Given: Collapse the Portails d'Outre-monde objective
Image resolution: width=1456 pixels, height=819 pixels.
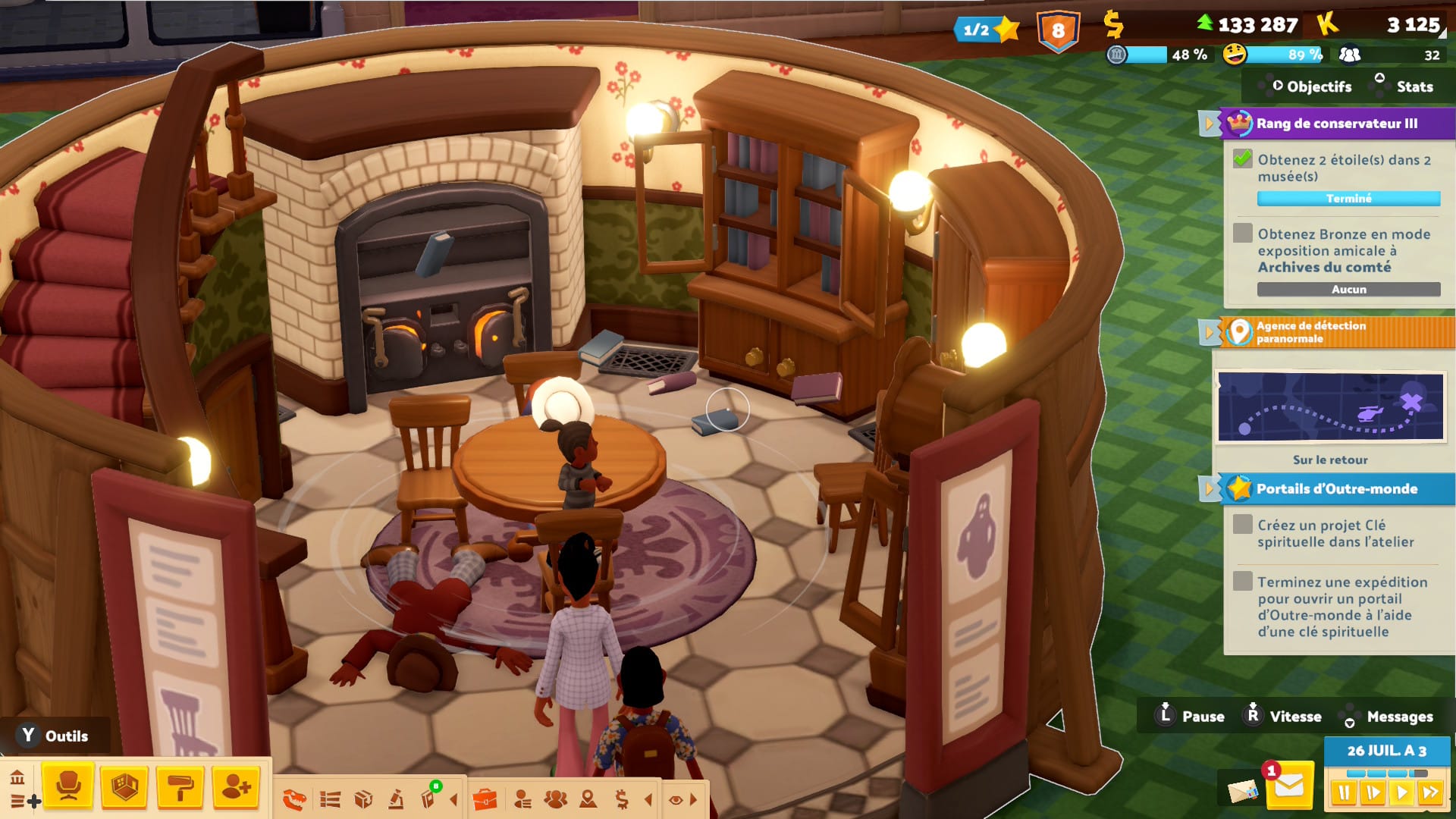Looking at the screenshot, I should pos(1210,489).
